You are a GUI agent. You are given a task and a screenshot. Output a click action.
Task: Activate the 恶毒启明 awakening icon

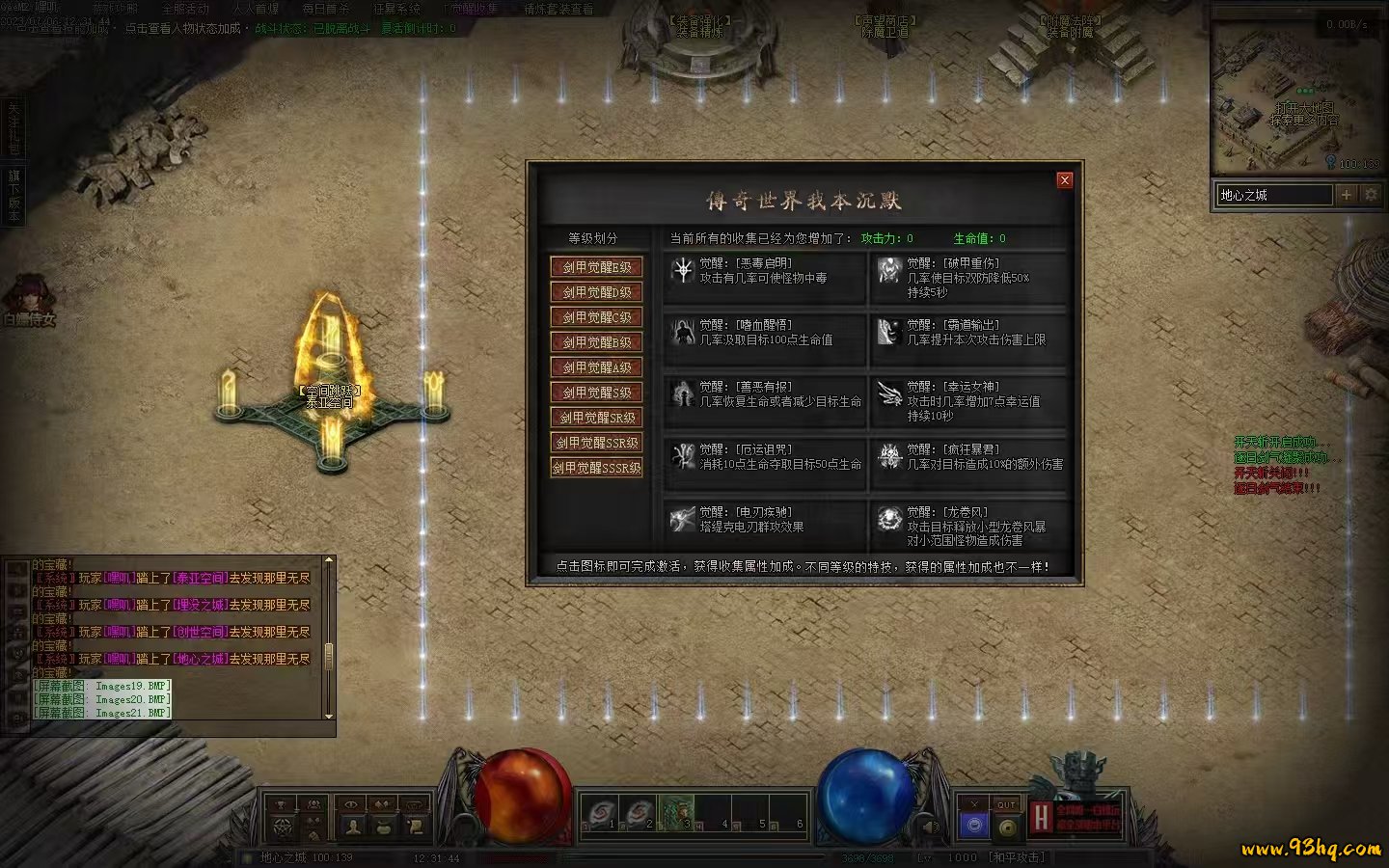point(683,271)
